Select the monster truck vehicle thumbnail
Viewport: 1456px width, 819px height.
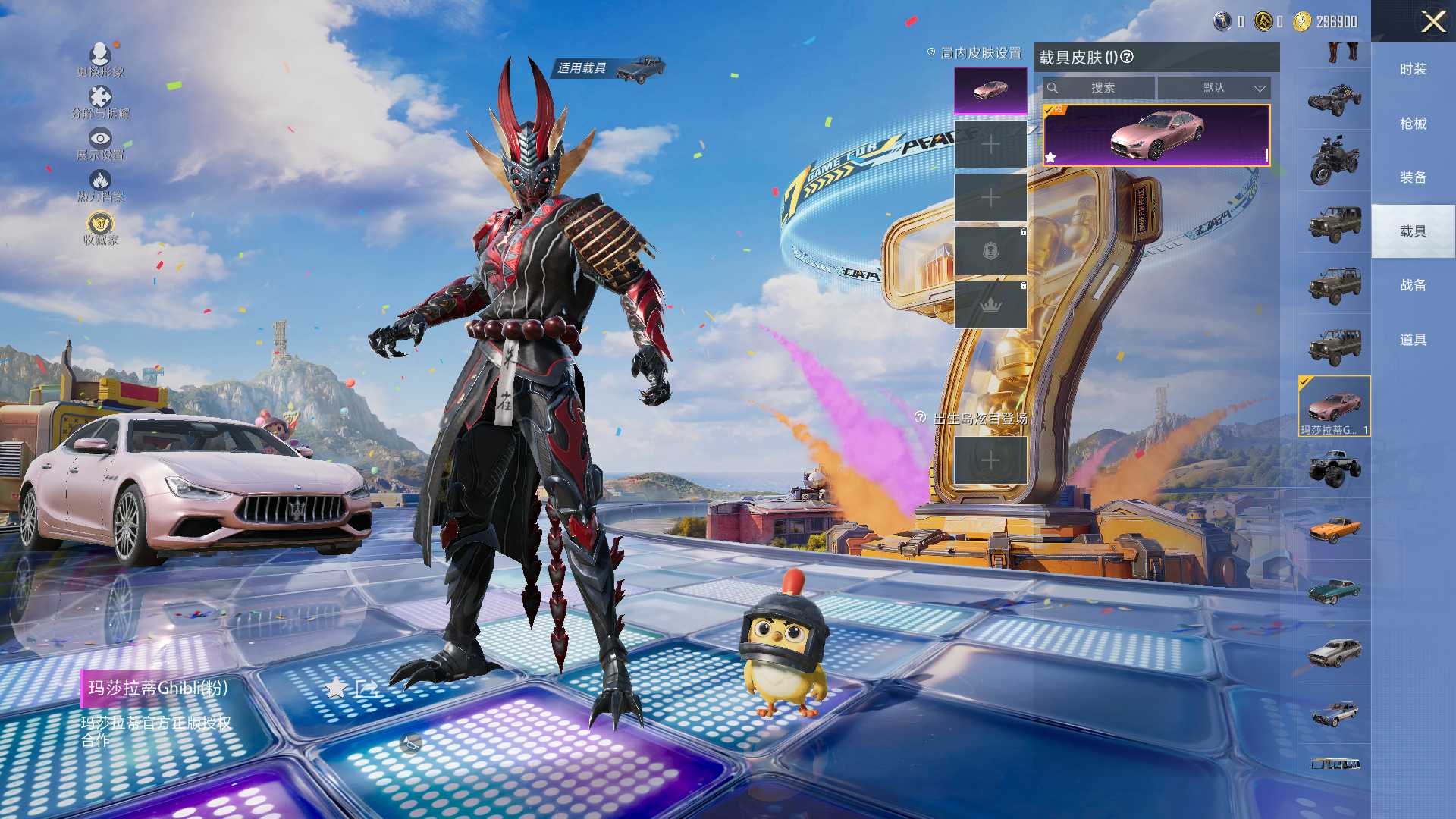pos(1334,467)
